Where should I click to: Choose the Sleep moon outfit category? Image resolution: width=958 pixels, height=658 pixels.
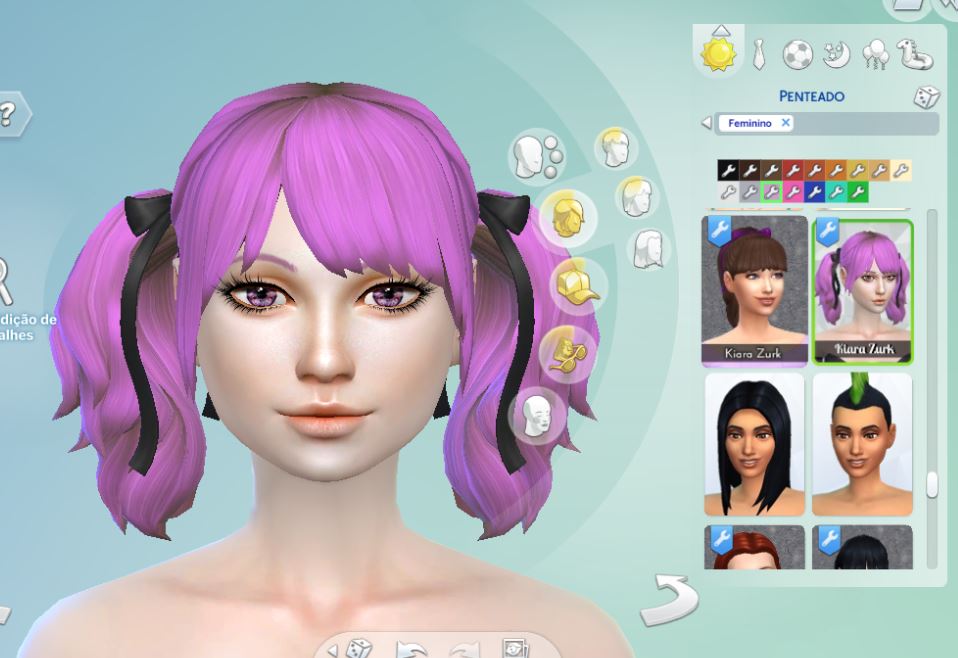tap(836, 54)
